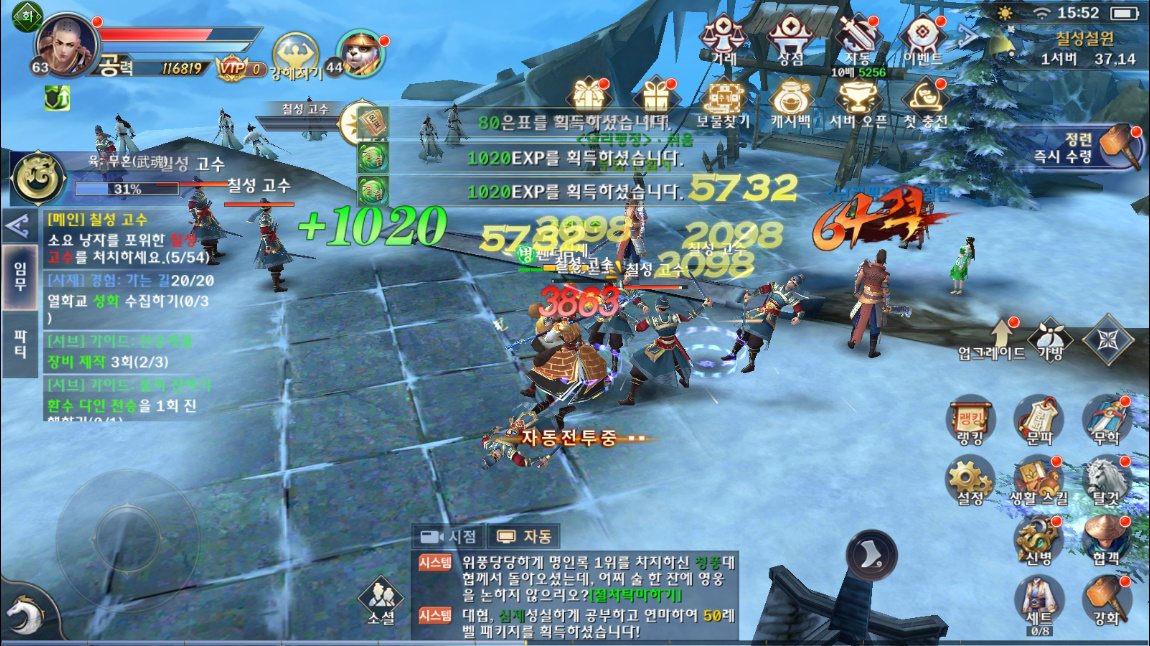Open the 설정 settings gear
This screenshot has height=646, width=1150.
(970, 479)
